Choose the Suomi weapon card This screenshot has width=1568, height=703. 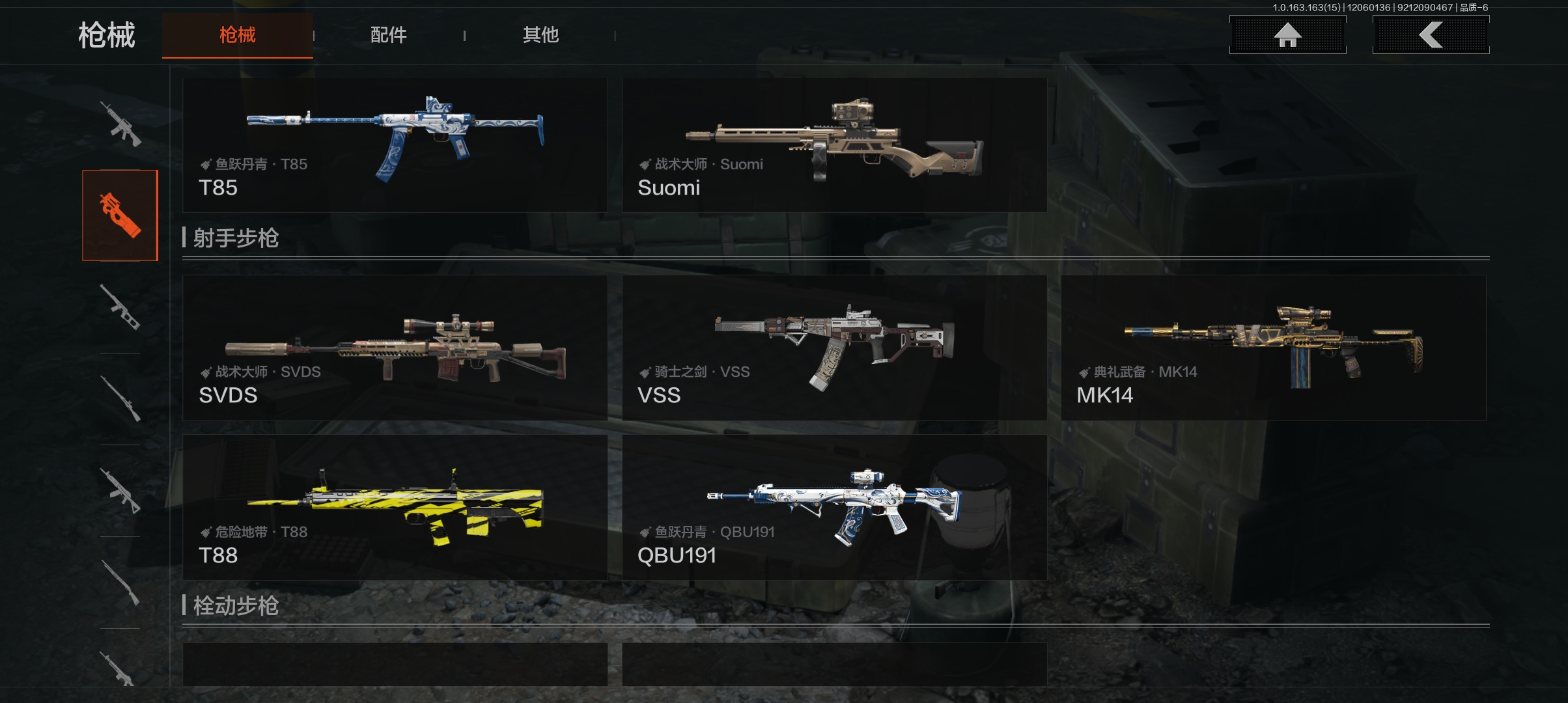click(x=834, y=145)
